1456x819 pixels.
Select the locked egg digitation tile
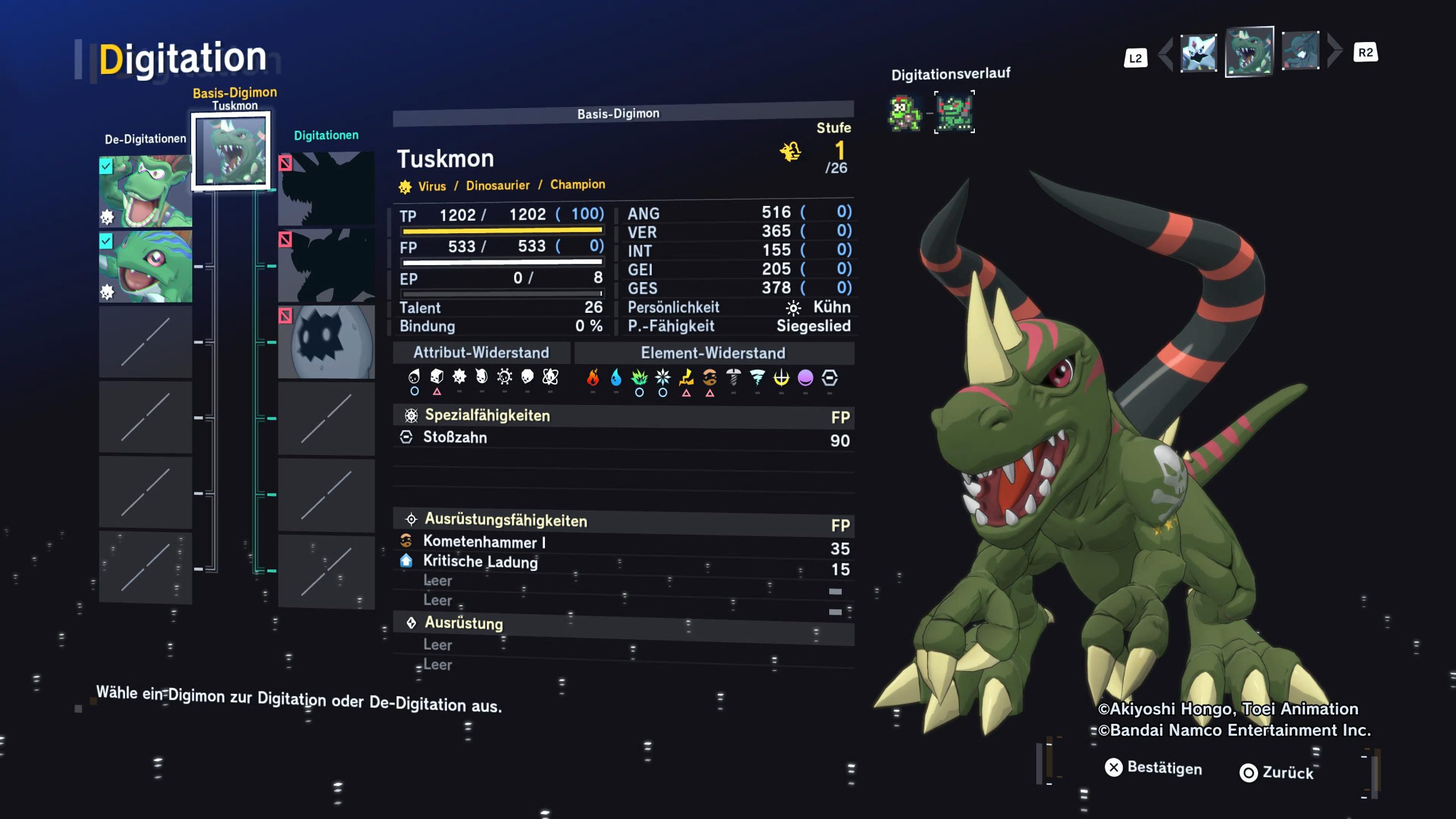326,342
